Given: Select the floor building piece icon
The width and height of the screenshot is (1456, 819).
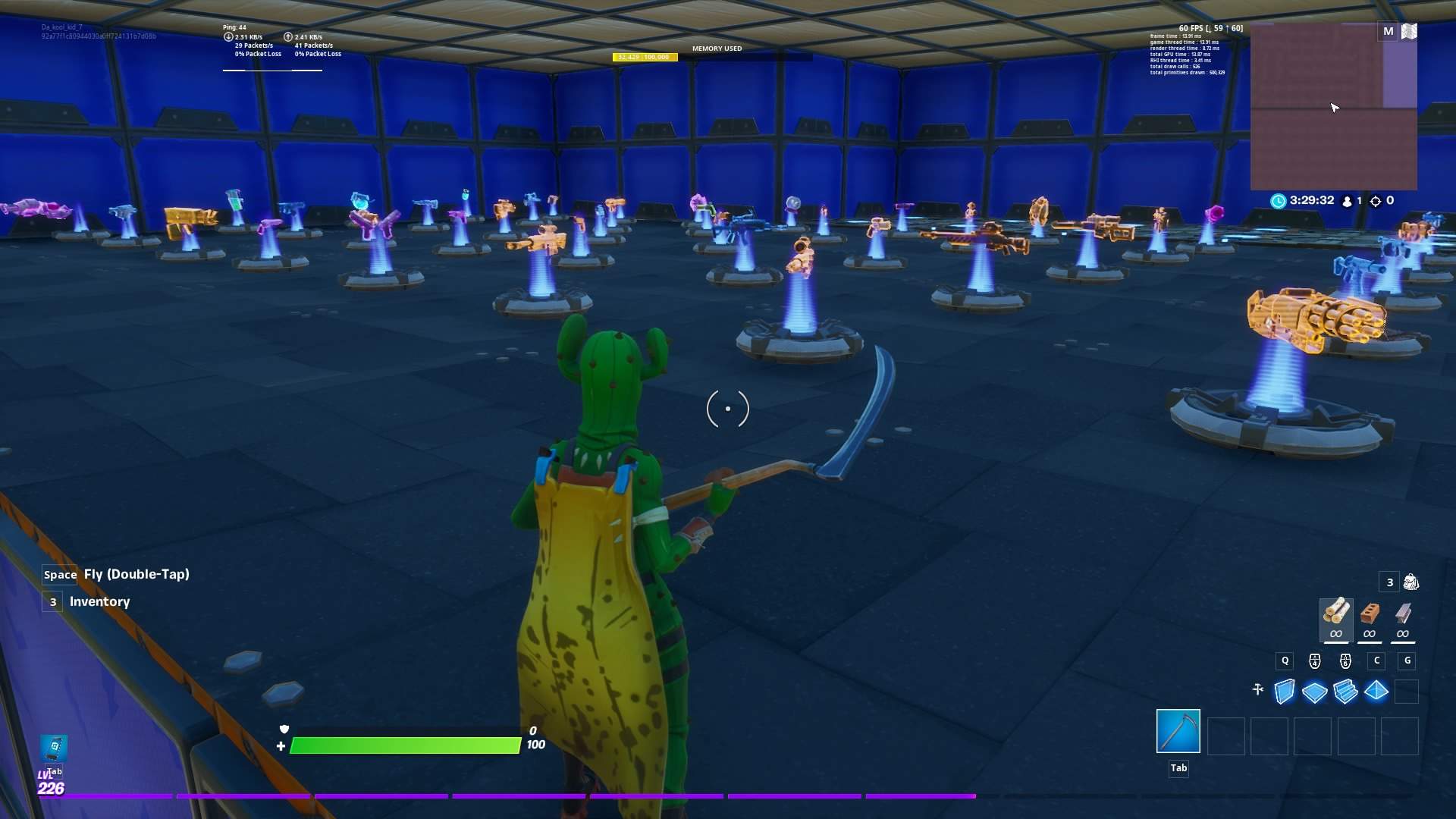Looking at the screenshot, I should pyautogui.click(x=1316, y=691).
